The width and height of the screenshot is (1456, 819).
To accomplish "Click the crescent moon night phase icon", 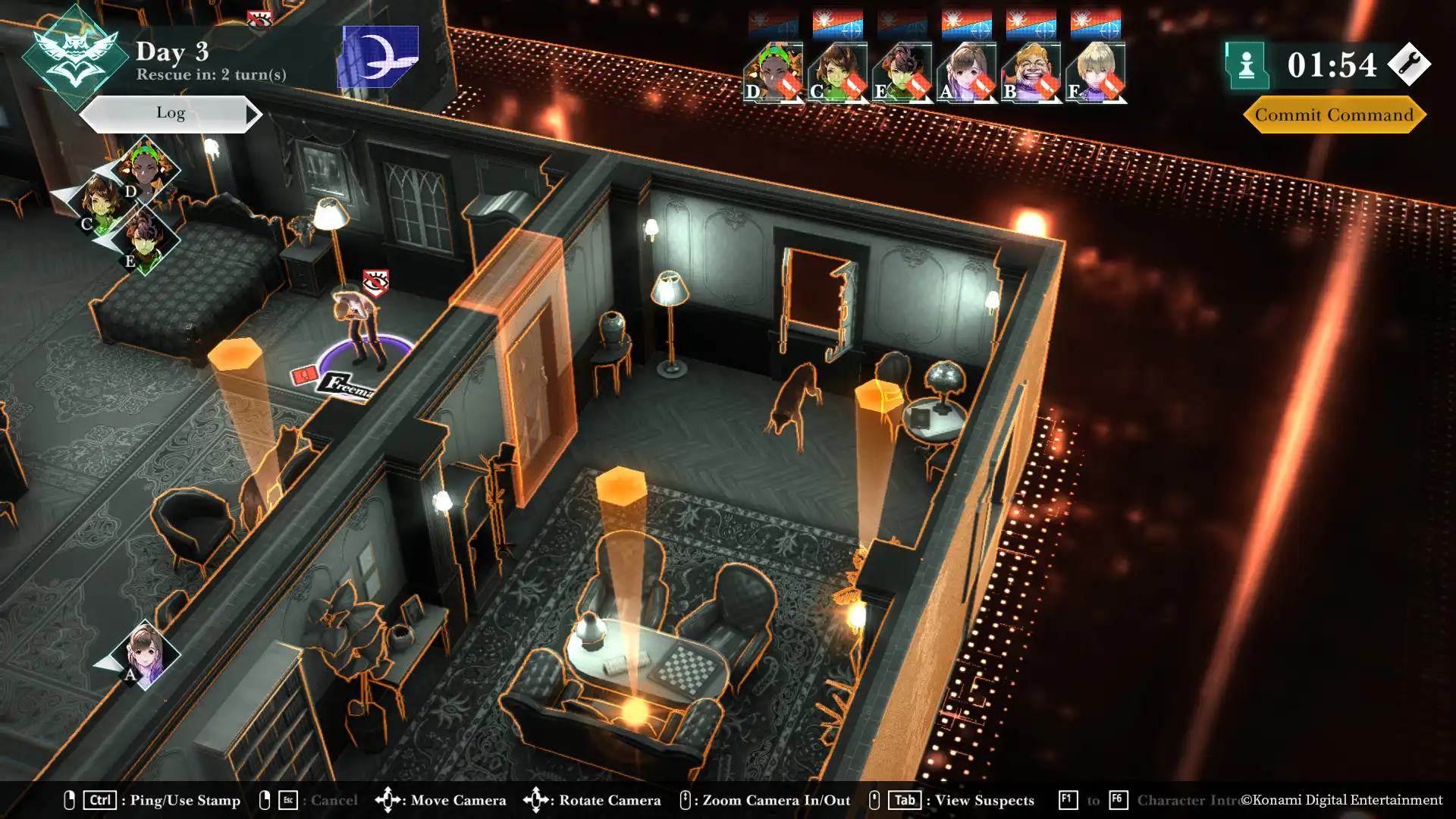I will (378, 57).
